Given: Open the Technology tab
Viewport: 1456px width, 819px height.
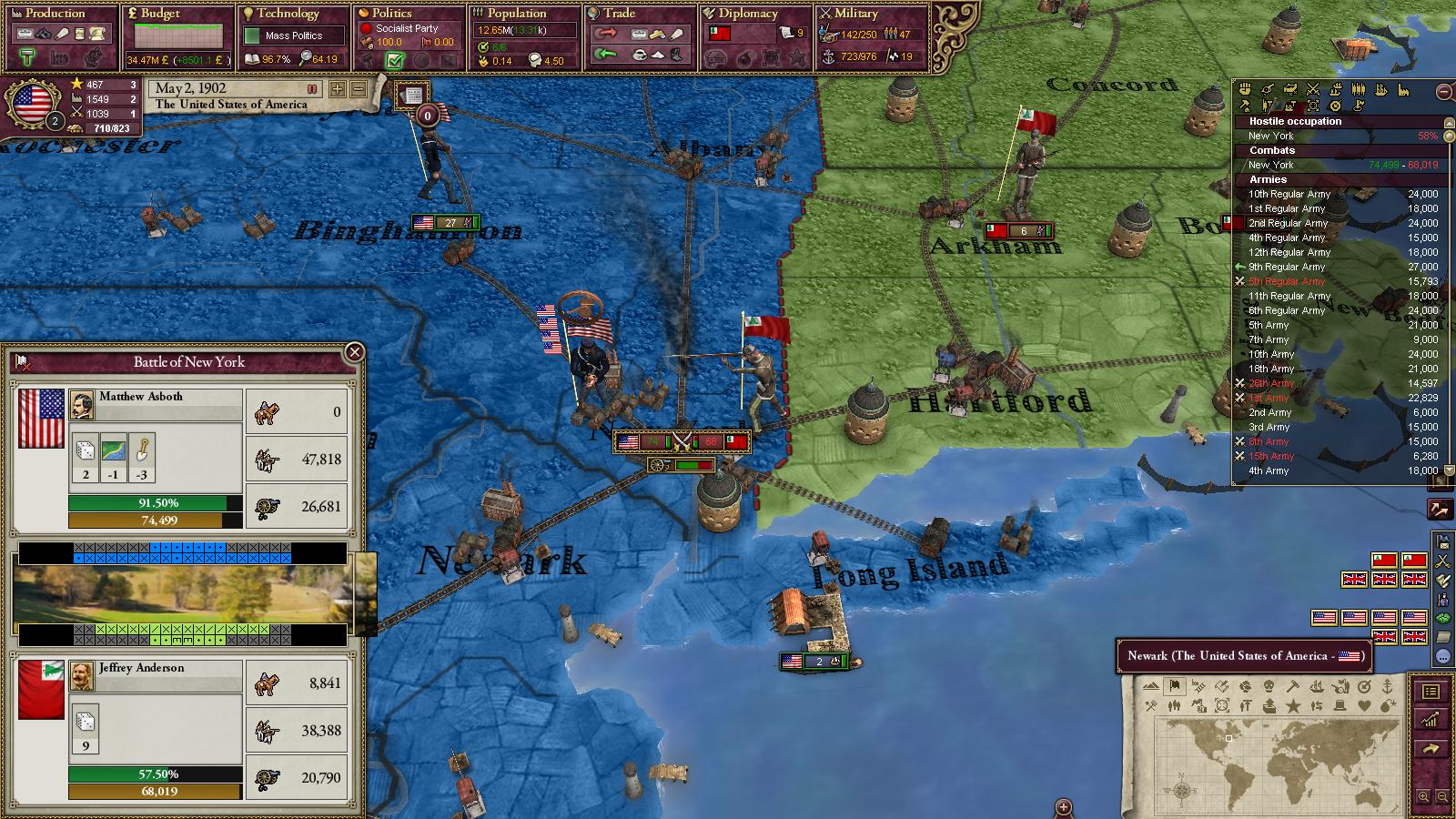Looking at the screenshot, I should coord(288,14).
